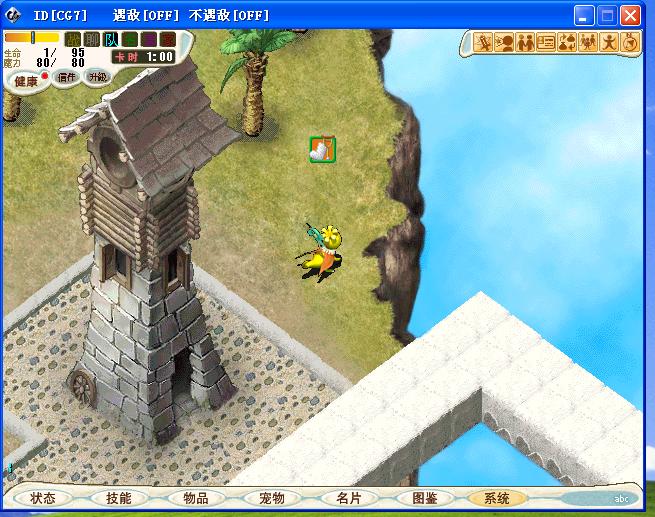Close the game window

coord(630,16)
